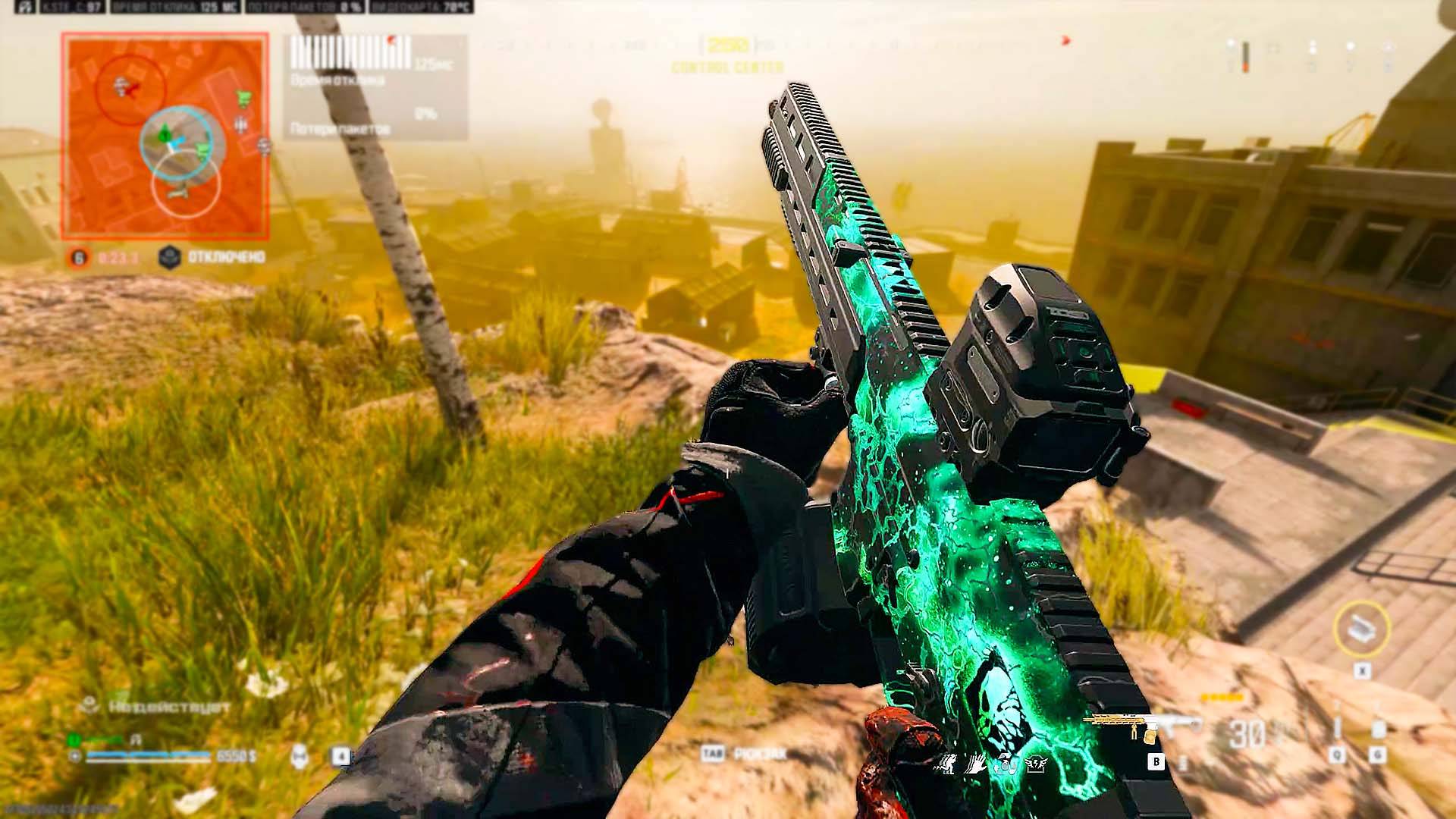Click the hexagonal disabled-status icon
The image size is (1456, 819).
coord(169,258)
